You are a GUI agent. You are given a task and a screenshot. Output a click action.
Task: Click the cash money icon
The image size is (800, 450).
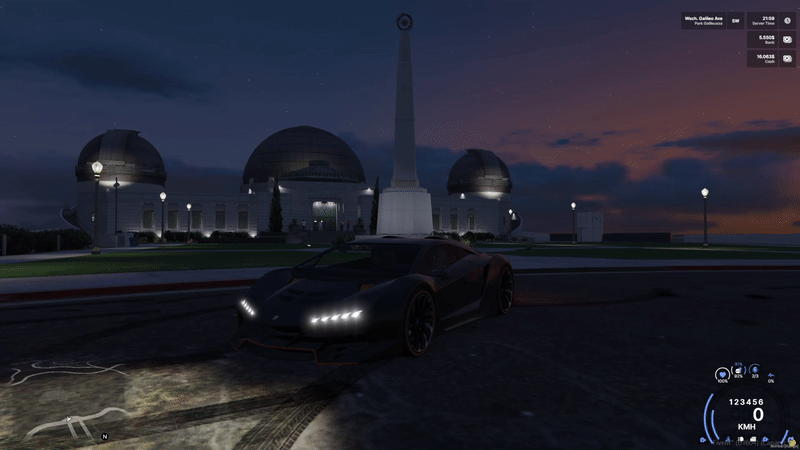787,58
